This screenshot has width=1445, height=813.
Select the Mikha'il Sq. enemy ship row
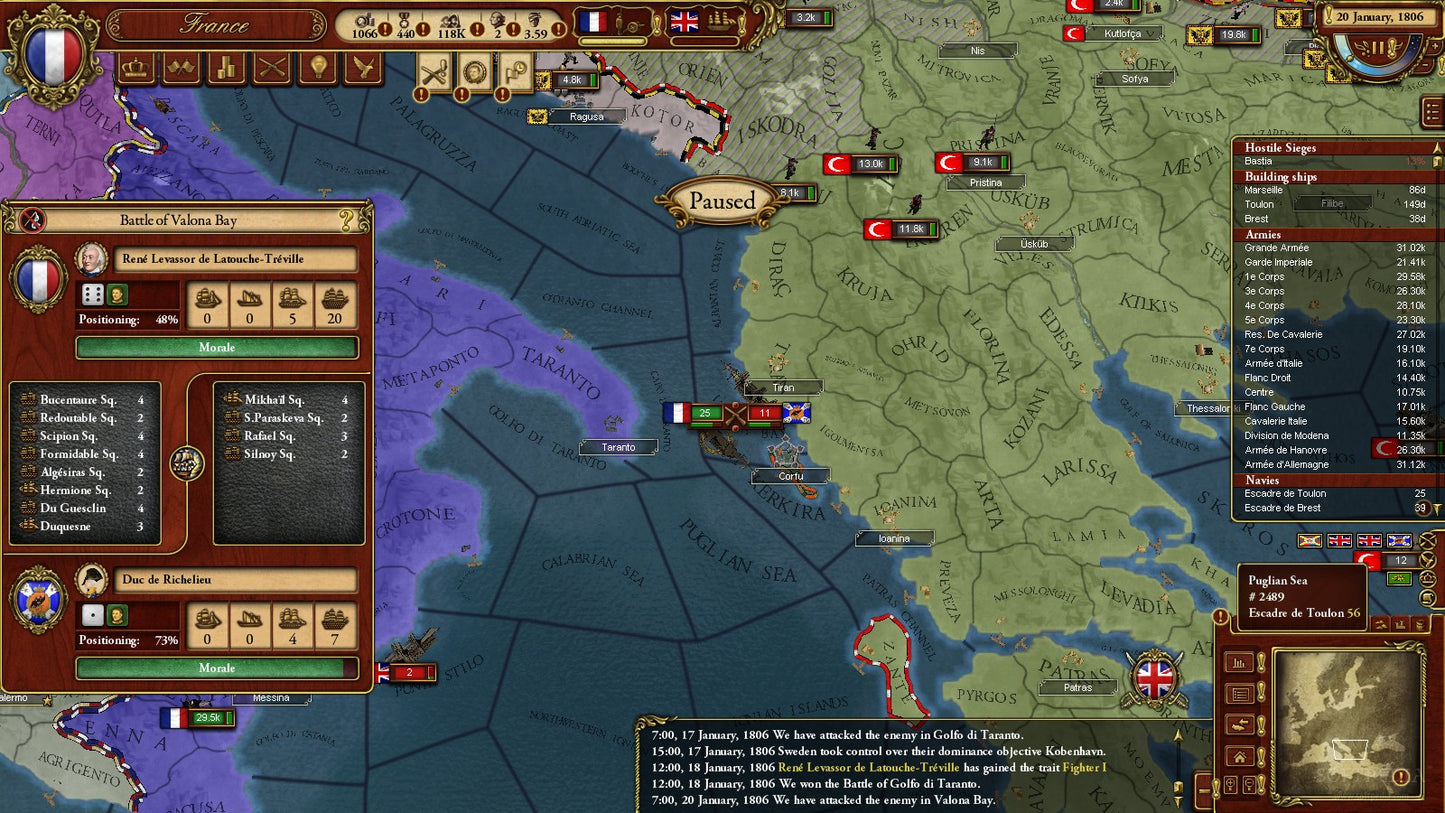pos(286,400)
